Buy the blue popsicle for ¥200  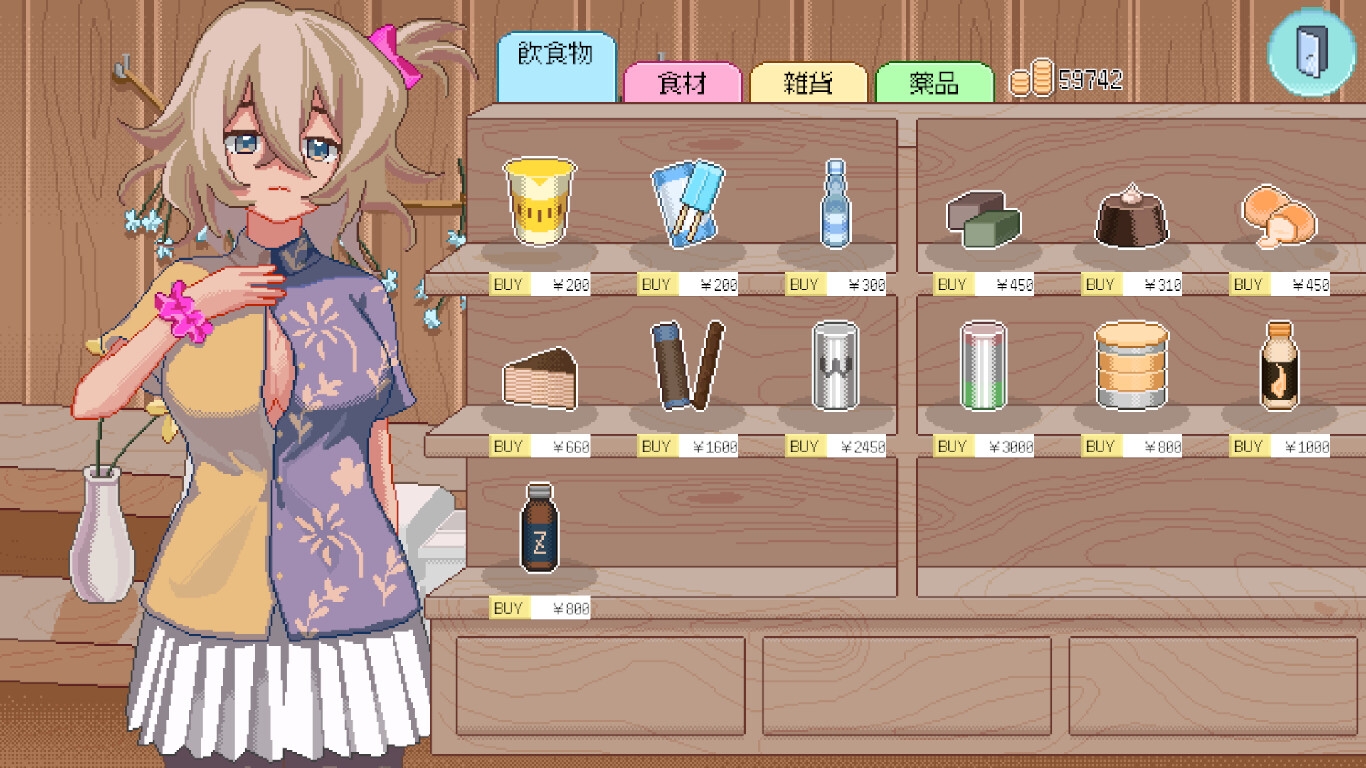pos(656,285)
